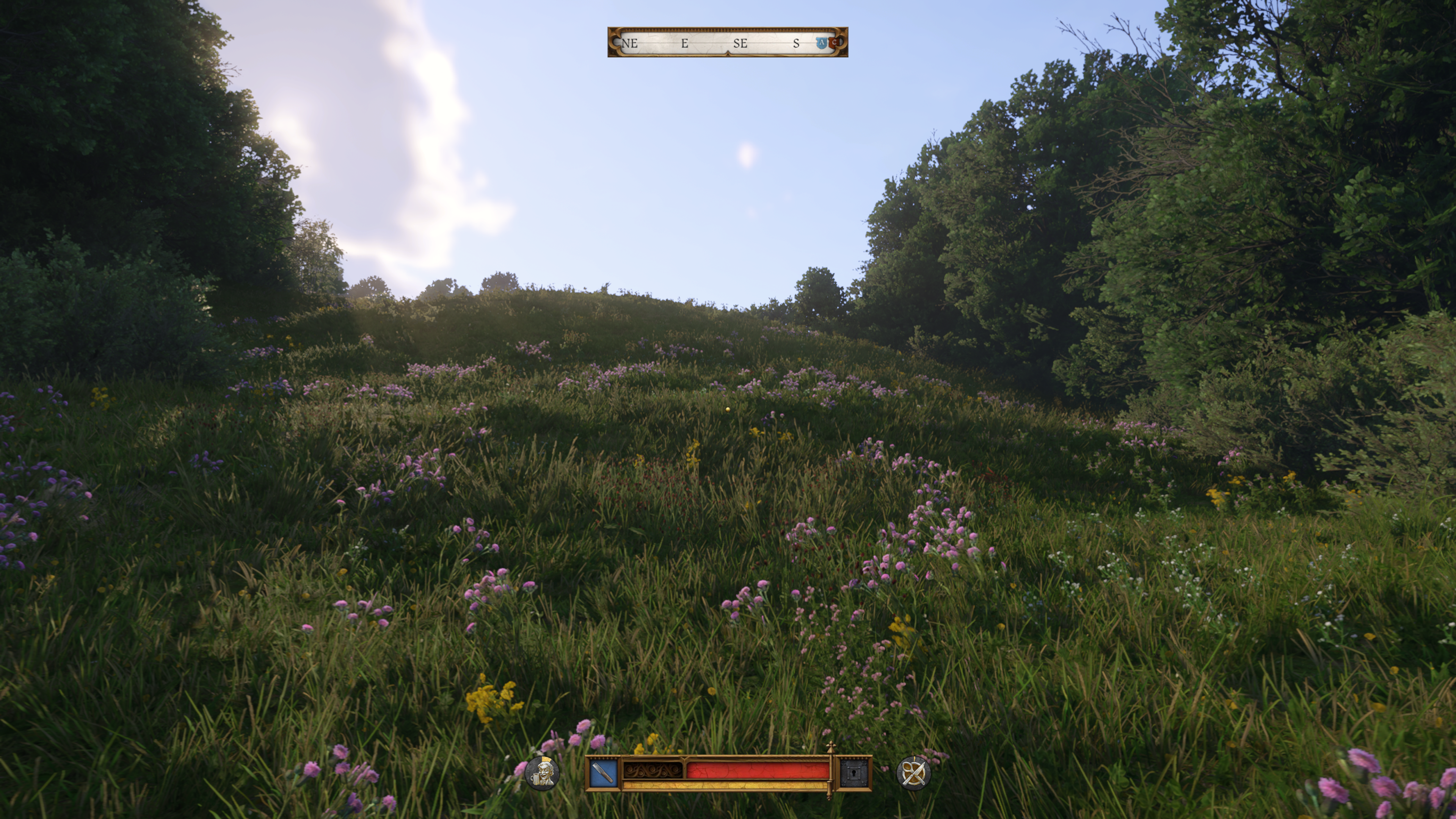Inspect the drunkenness status icon with mug
This screenshot has width=1456, height=819.
point(542,773)
